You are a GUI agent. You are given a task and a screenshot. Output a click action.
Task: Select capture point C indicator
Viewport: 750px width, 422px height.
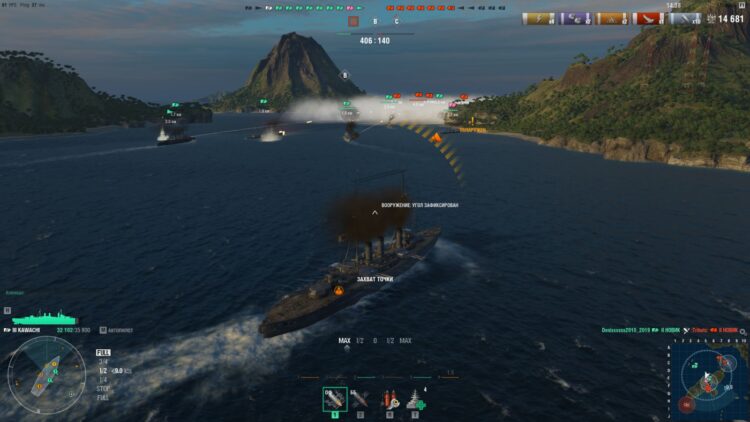[397, 21]
